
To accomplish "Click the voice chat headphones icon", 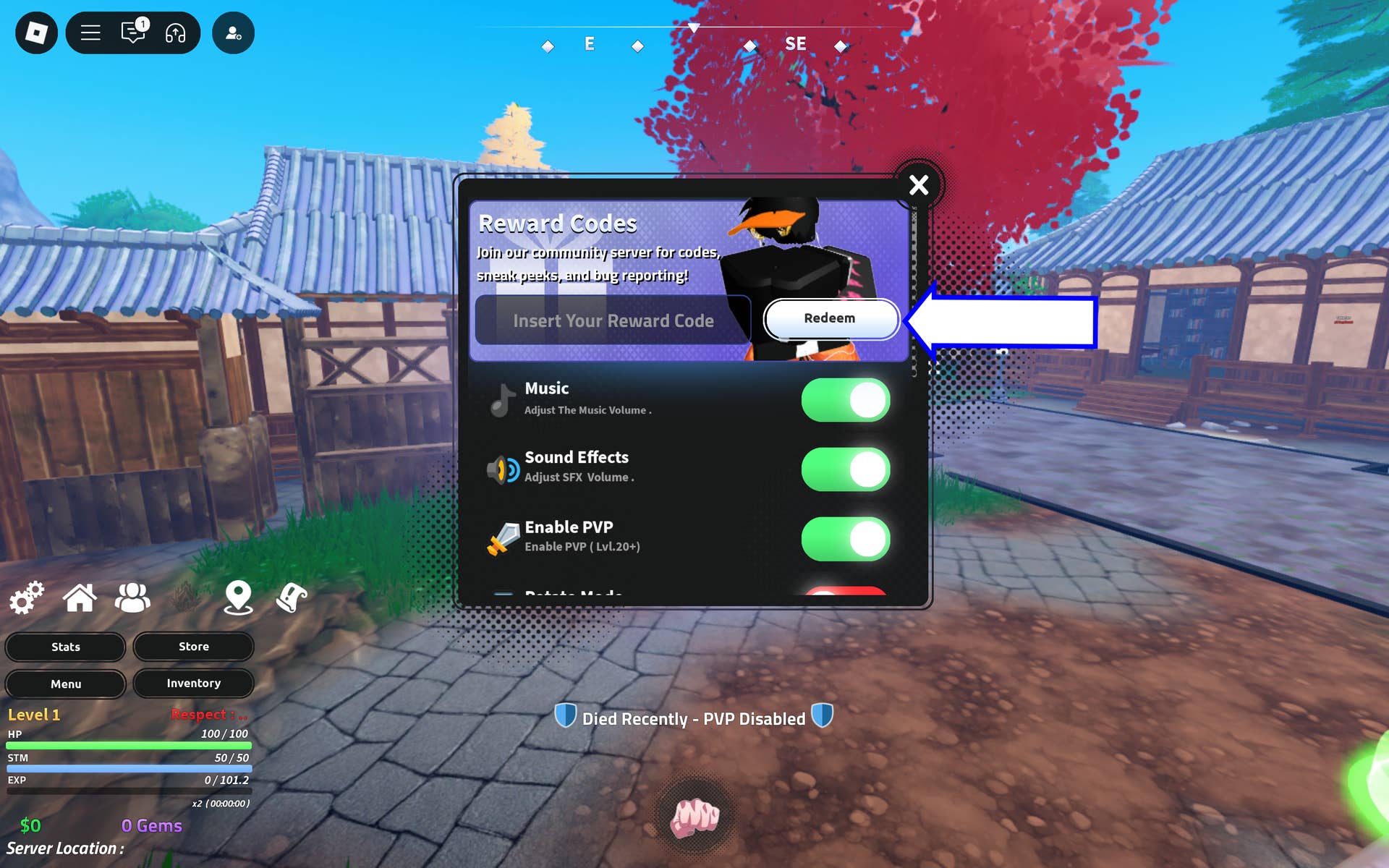I will pos(176,33).
